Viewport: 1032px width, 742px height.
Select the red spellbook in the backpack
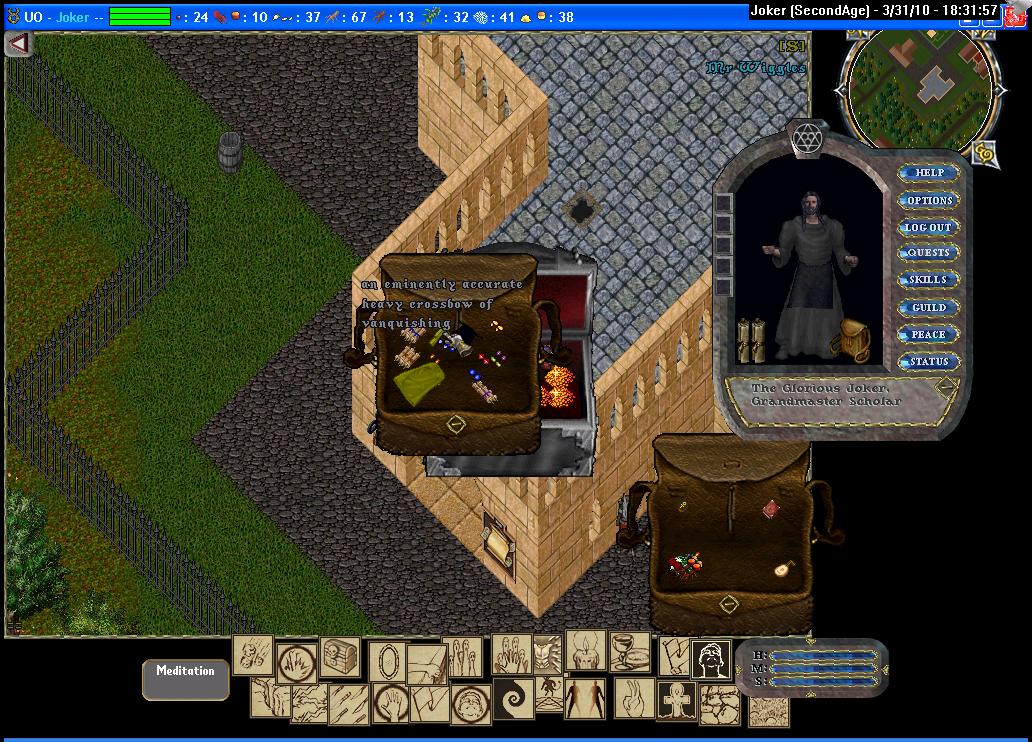pyautogui.click(x=772, y=511)
